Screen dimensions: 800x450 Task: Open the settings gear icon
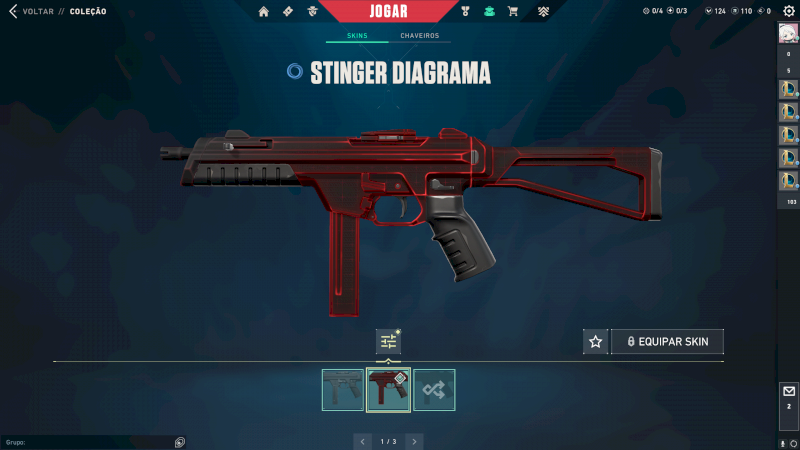click(x=788, y=11)
